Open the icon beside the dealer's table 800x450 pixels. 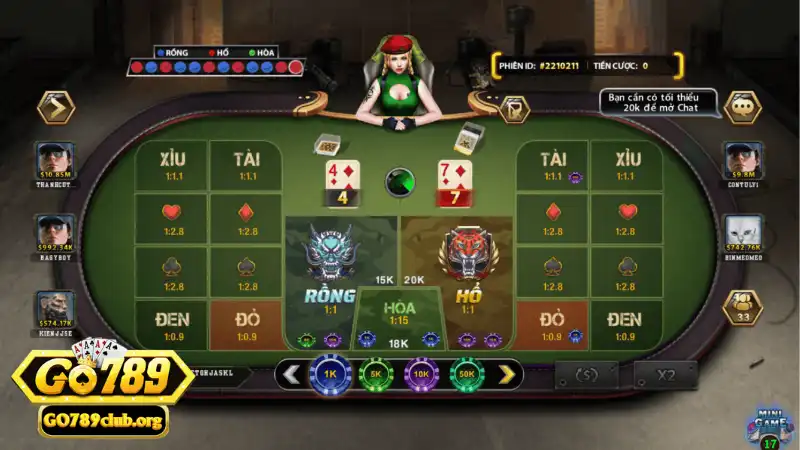[x=514, y=109]
